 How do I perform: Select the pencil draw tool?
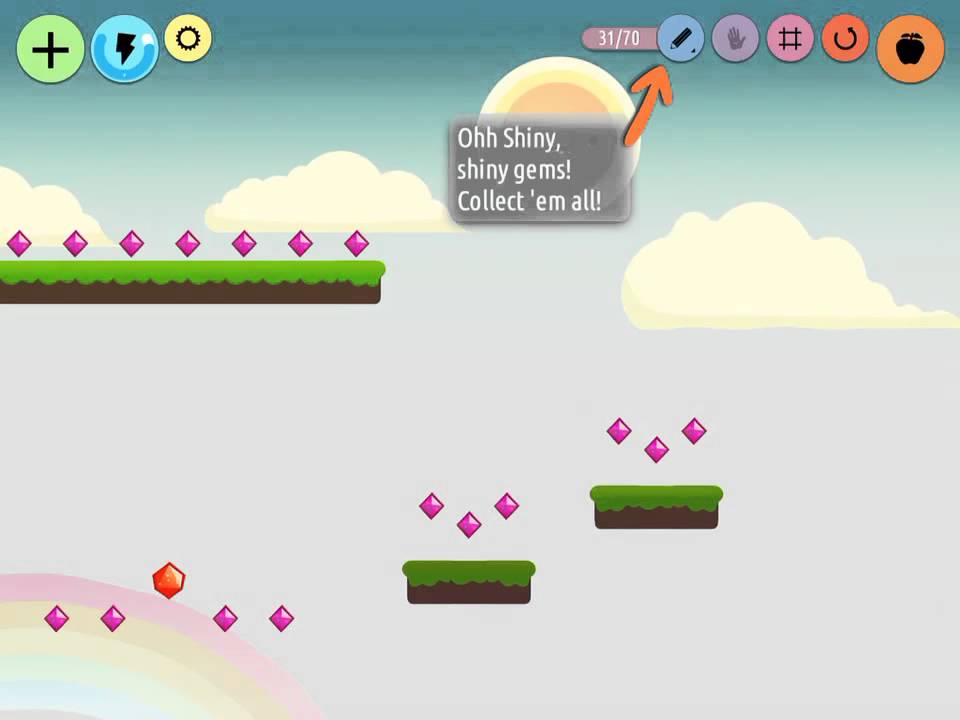[682, 40]
